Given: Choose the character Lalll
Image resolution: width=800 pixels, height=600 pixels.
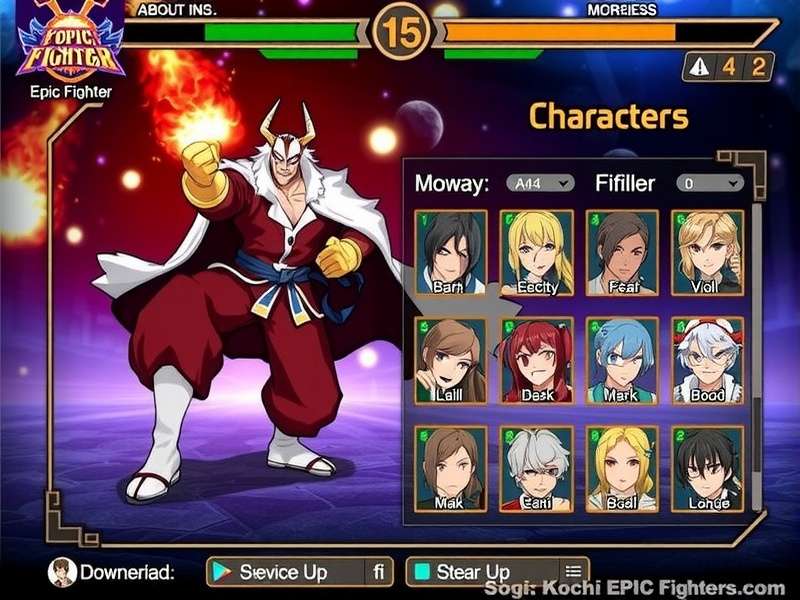Looking at the screenshot, I should coord(450,361).
